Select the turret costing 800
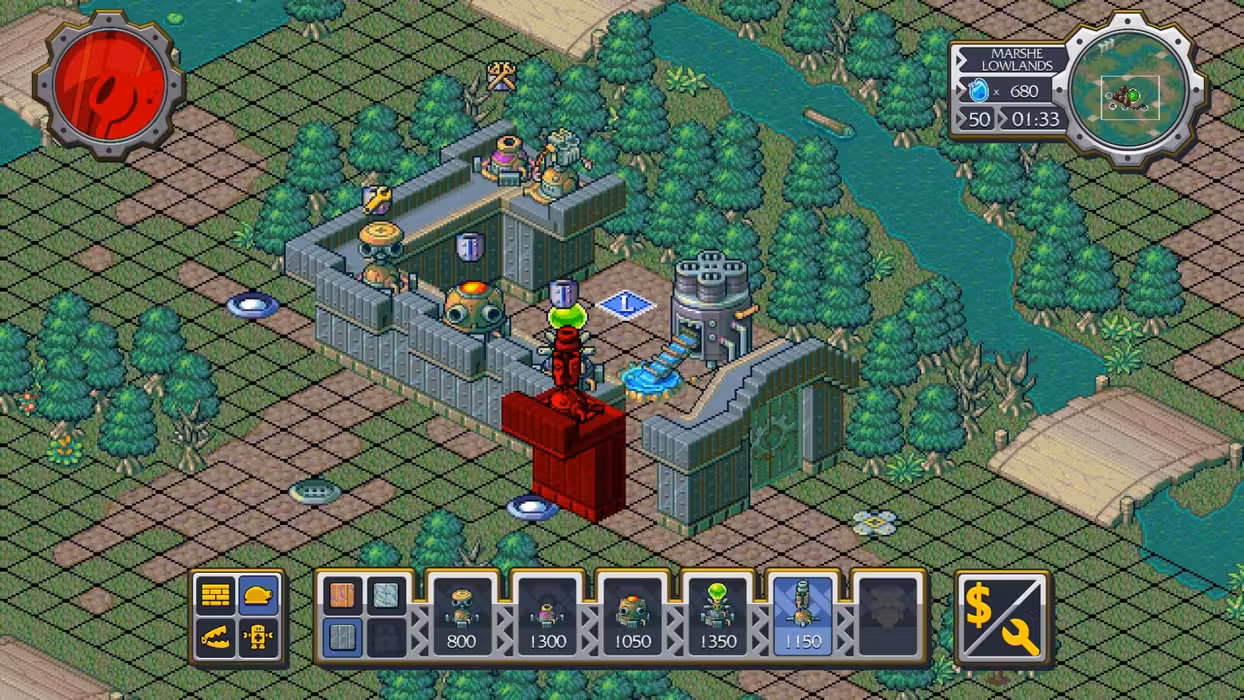 coord(461,616)
